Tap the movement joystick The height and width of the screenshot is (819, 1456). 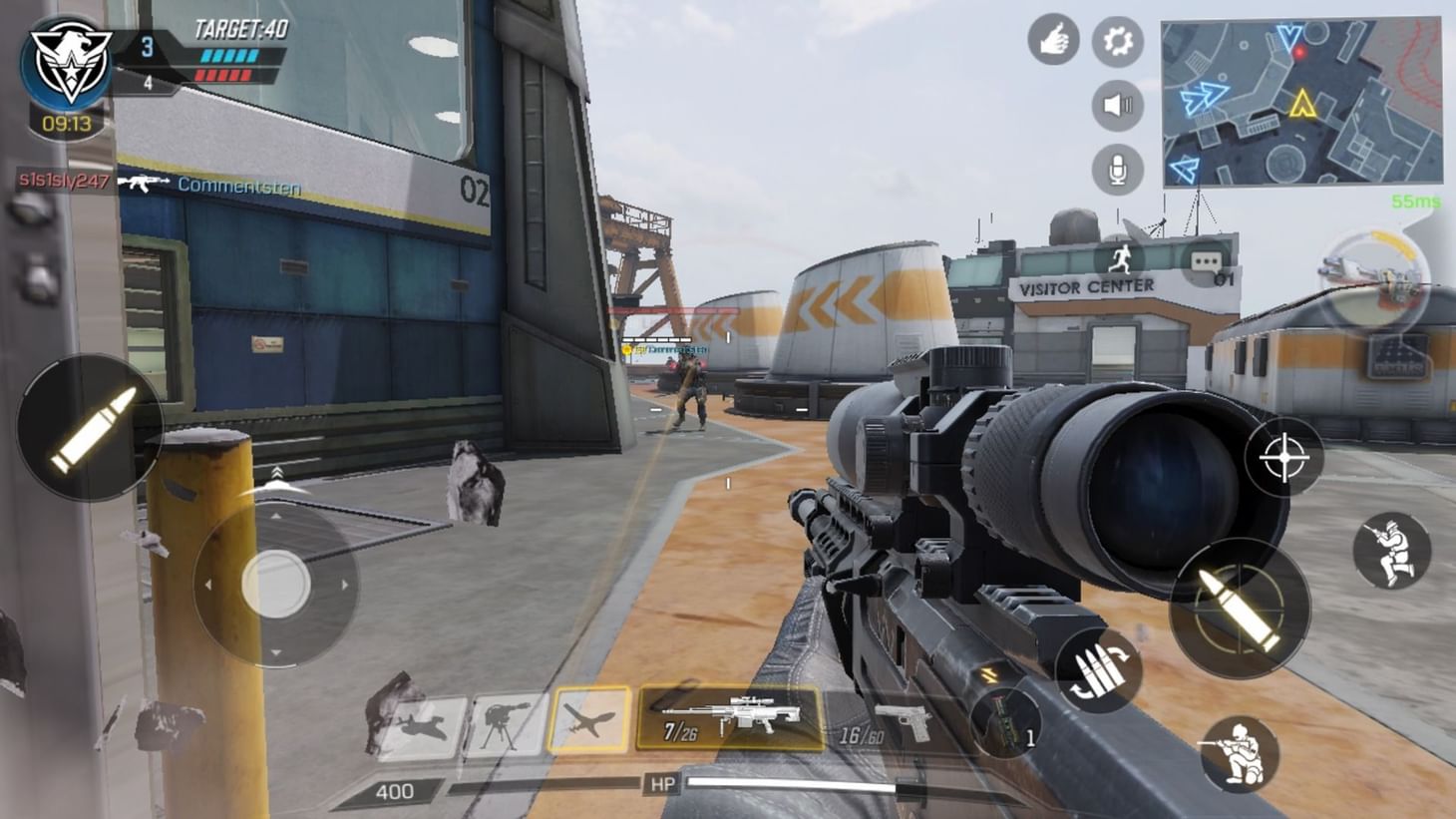click(277, 584)
